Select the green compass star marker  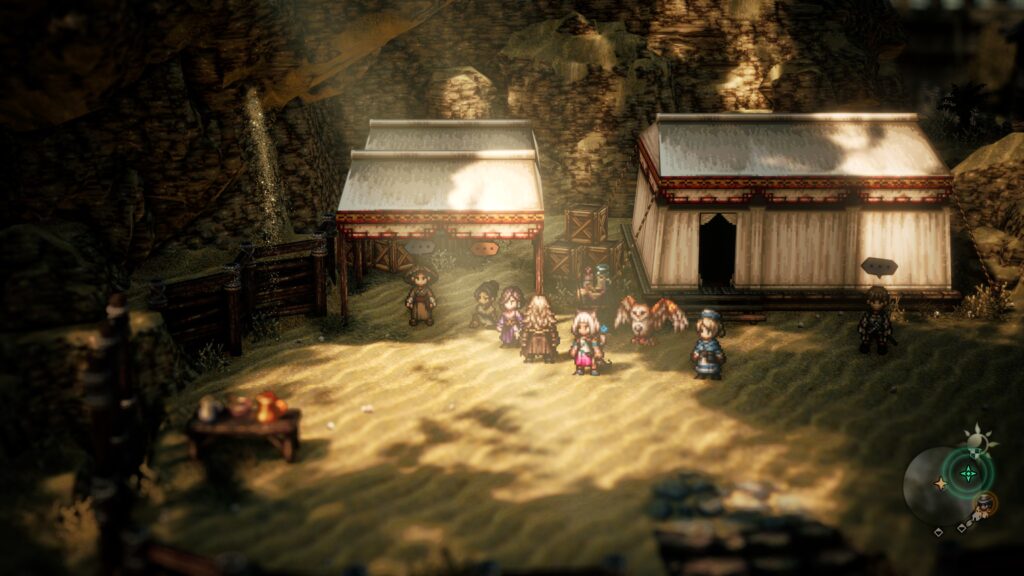tap(967, 472)
